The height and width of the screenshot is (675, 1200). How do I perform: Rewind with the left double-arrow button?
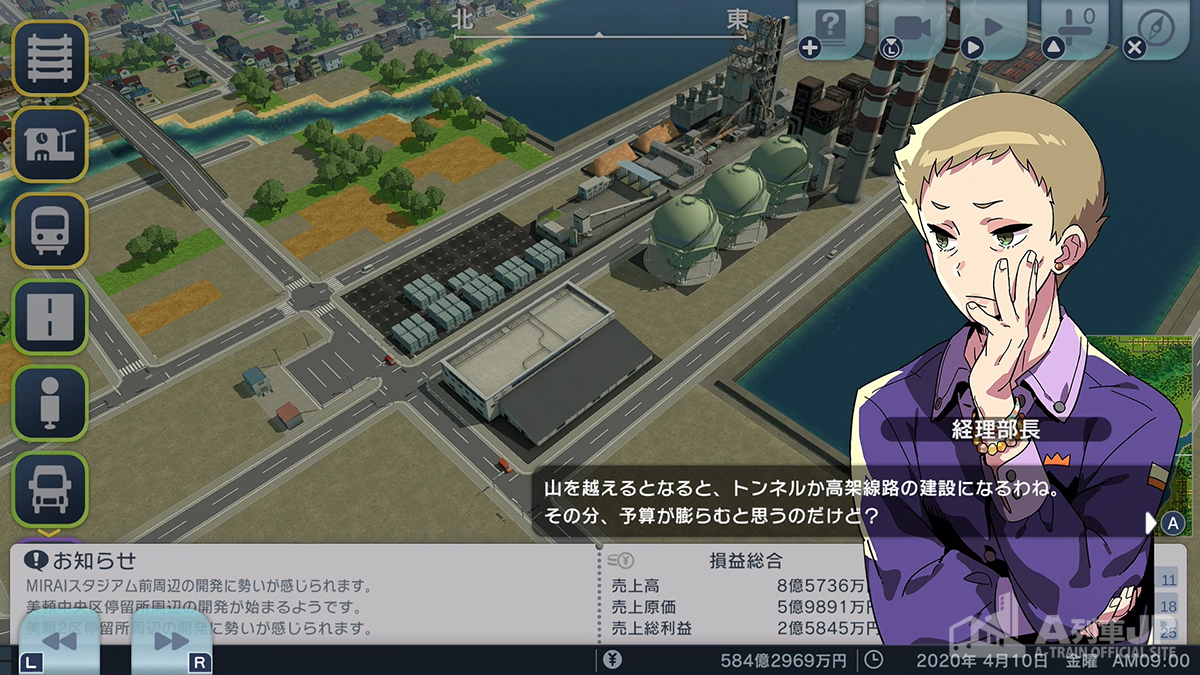[58, 641]
